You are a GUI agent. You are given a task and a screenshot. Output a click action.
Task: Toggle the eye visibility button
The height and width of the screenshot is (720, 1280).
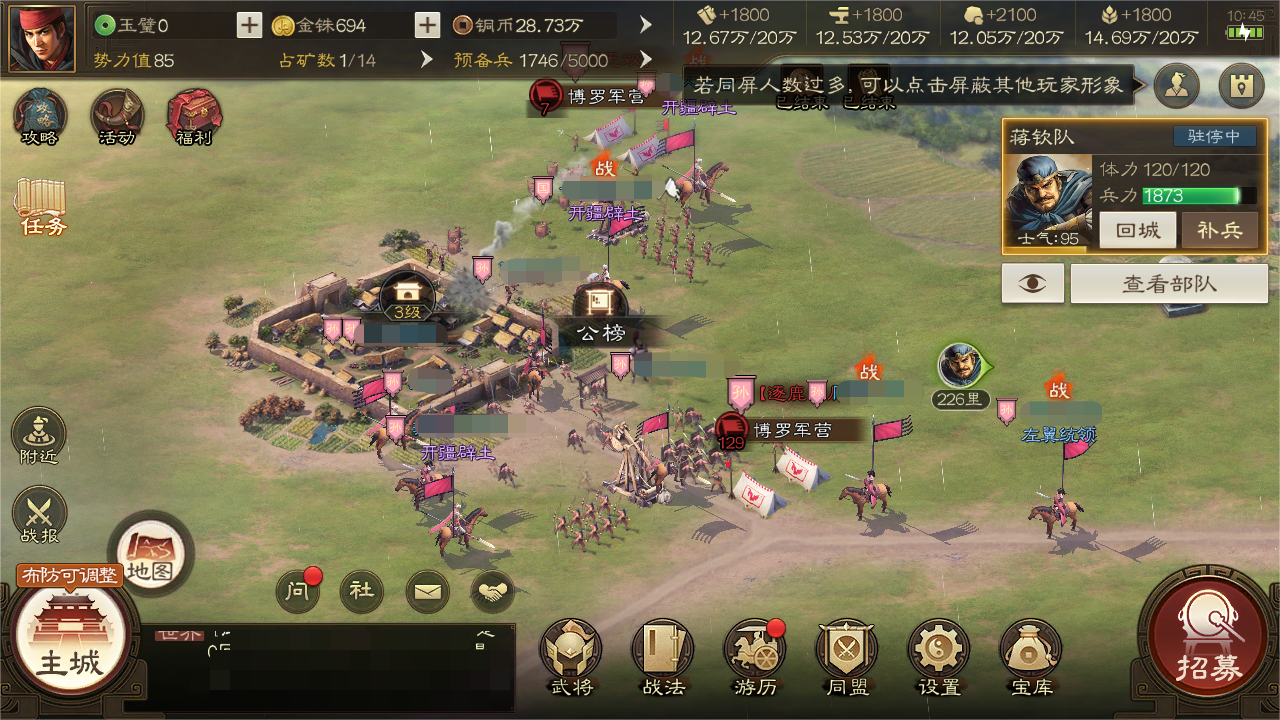[1033, 284]
